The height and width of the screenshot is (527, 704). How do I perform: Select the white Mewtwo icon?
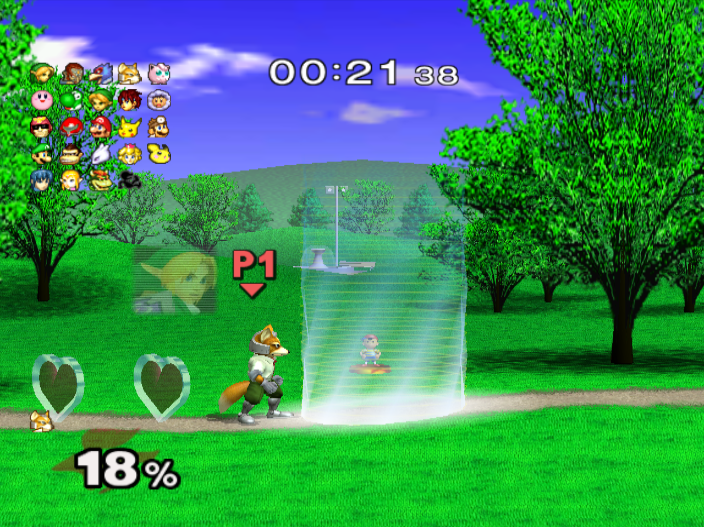(100, 154)
